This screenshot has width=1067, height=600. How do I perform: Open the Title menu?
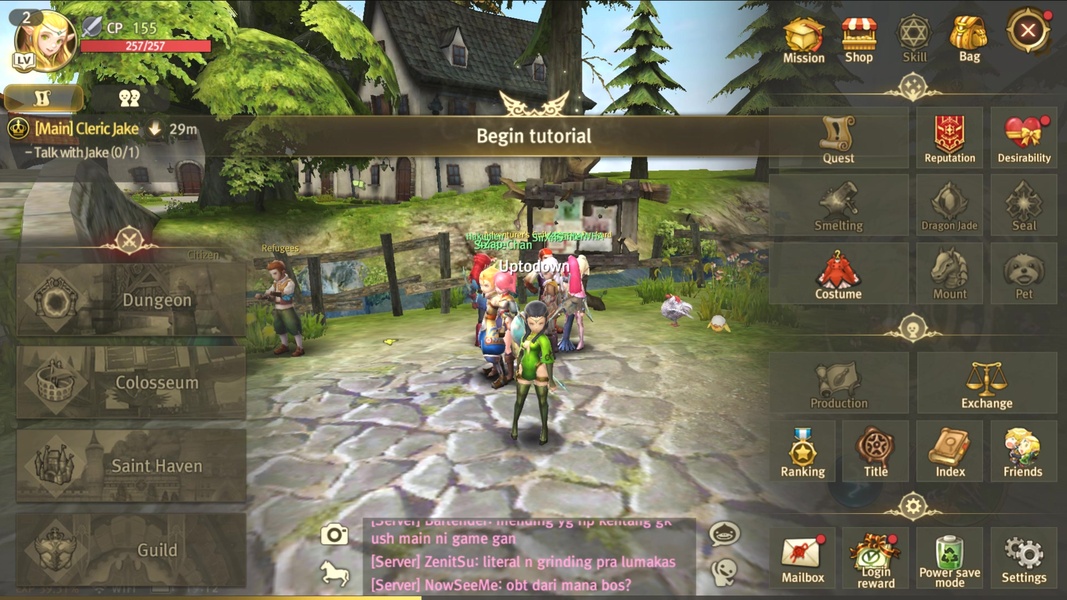pos(875,451)
